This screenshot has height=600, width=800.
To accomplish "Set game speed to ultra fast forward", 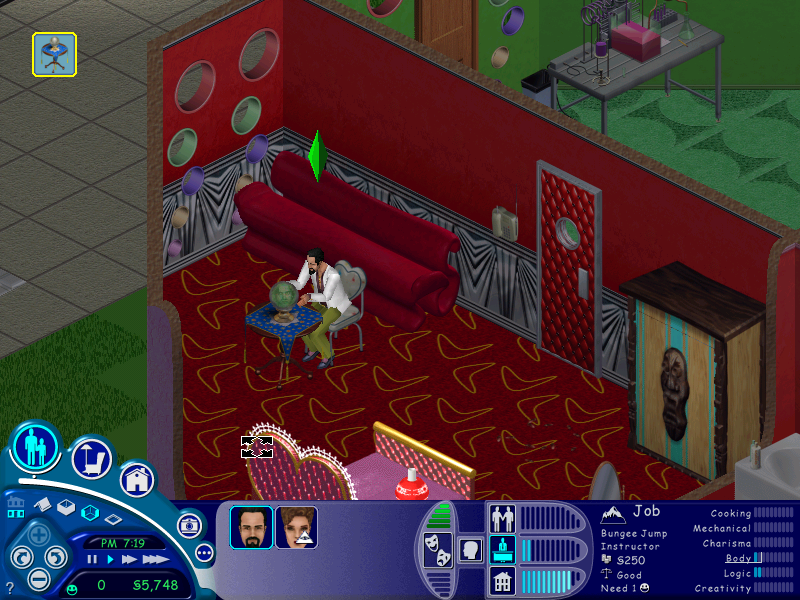I will [x=153, y=560].
